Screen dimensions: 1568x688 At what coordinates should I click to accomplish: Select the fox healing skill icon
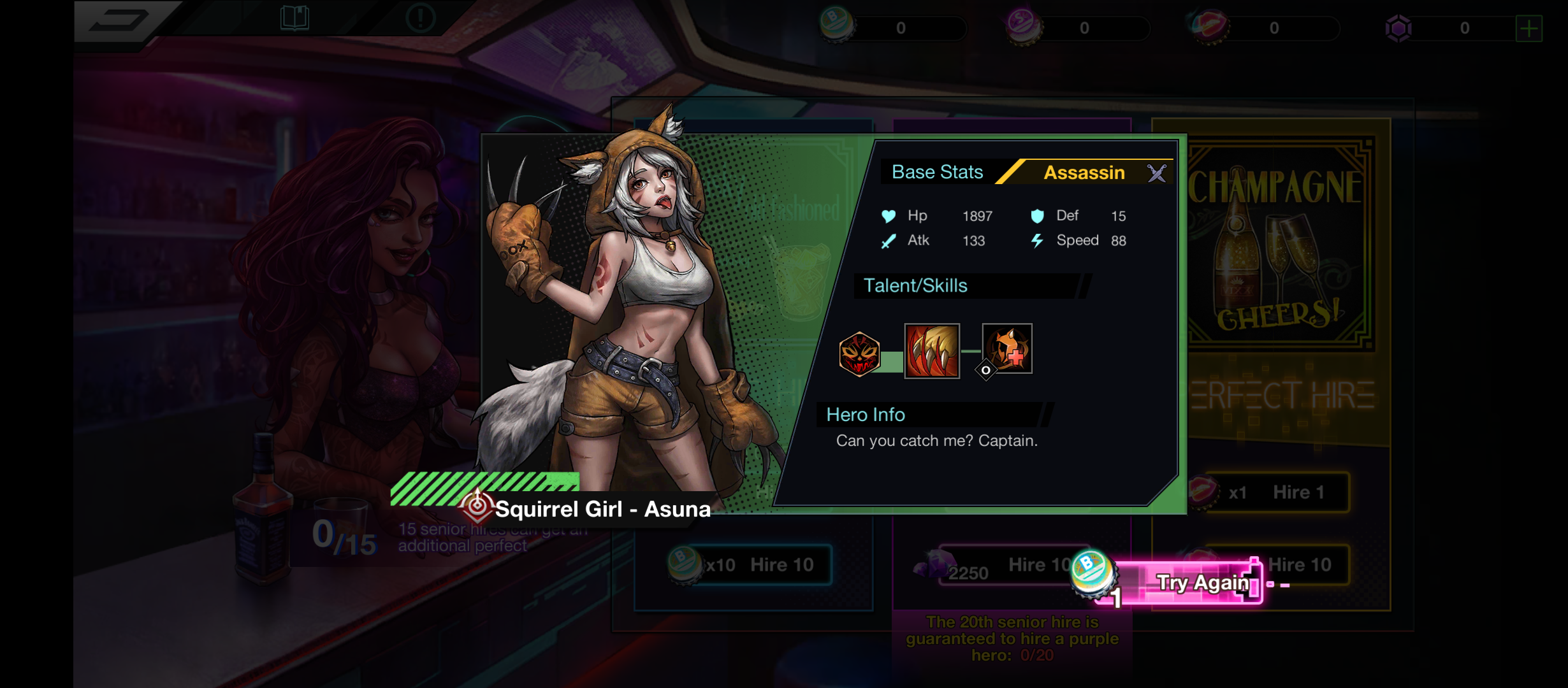point(1007,348)
